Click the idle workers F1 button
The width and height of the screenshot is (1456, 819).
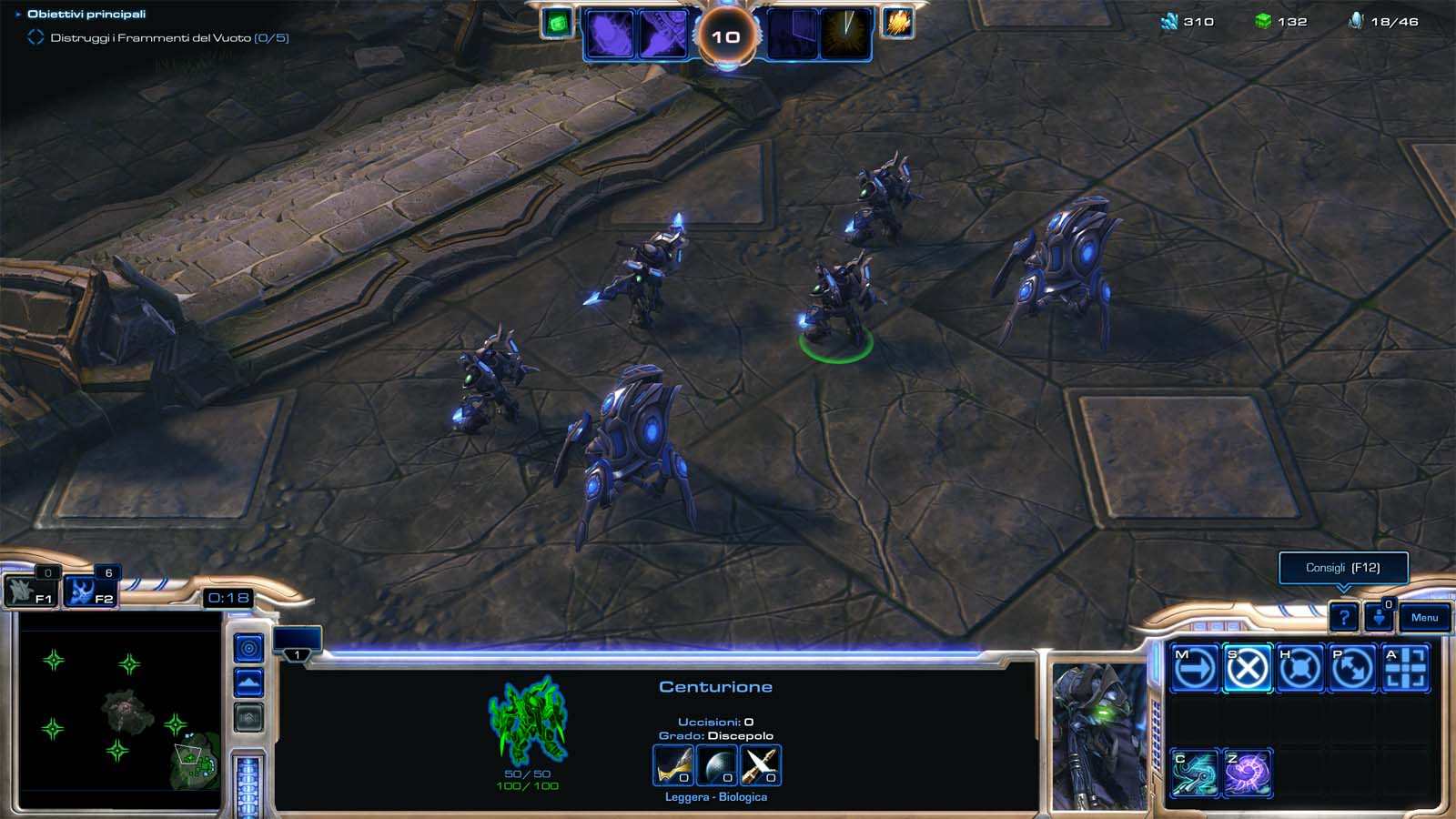pos(32,592)
